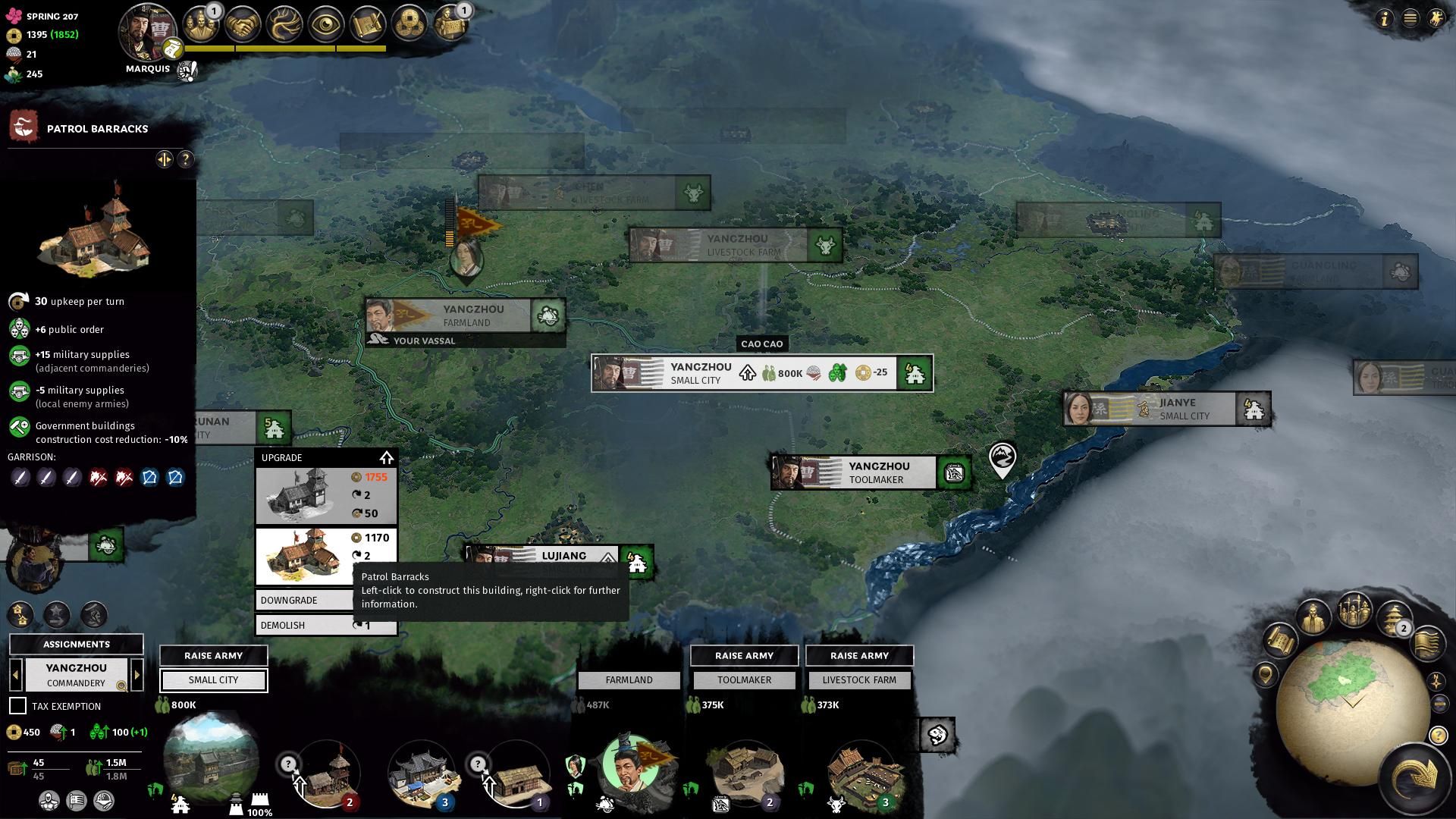Click the Patrol Barracks help question mark
Viewport: 1456px width, 819px height.
tap(186, 159)
